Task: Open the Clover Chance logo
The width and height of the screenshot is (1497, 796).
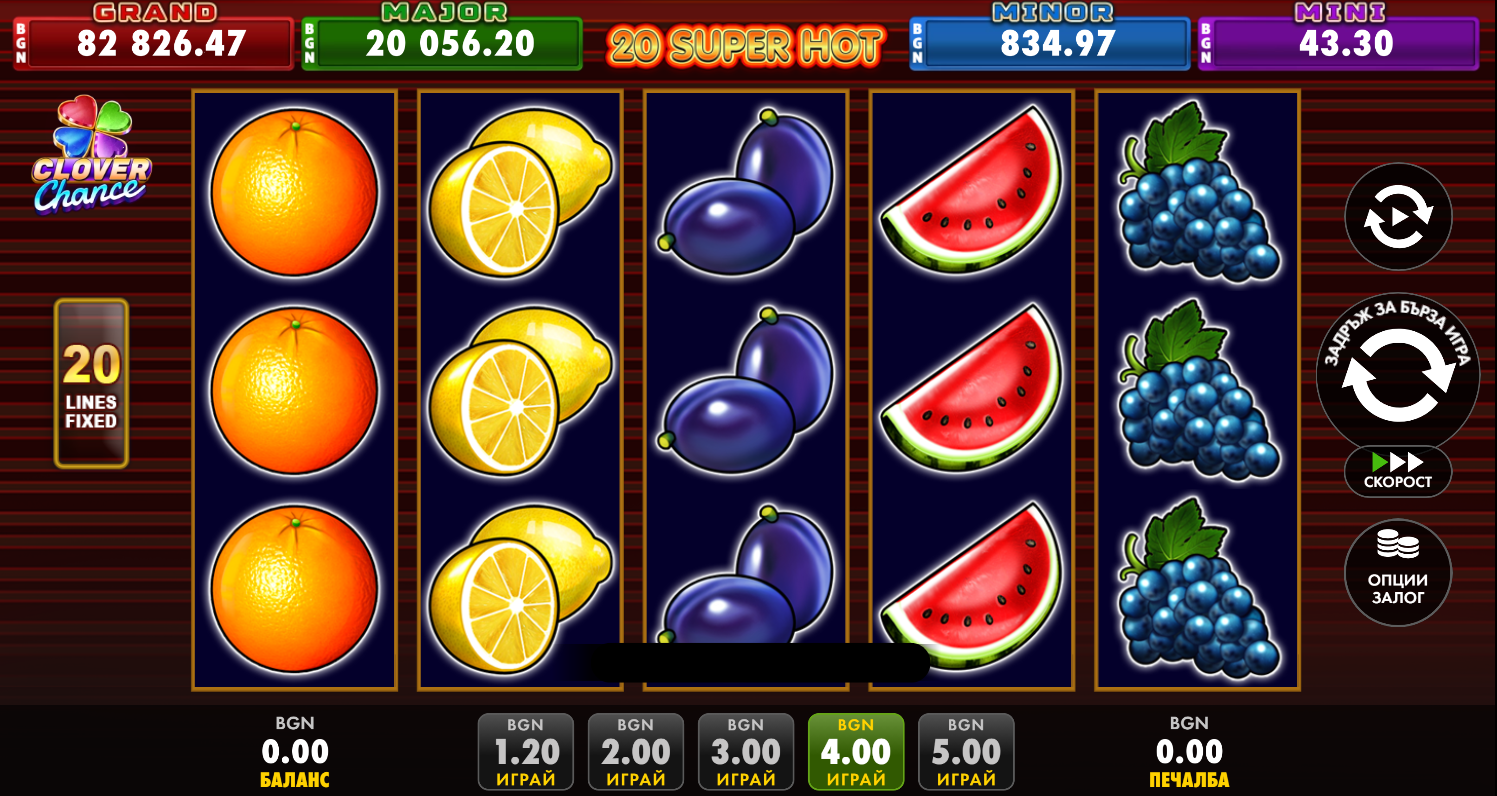Action: coord(91,156)
